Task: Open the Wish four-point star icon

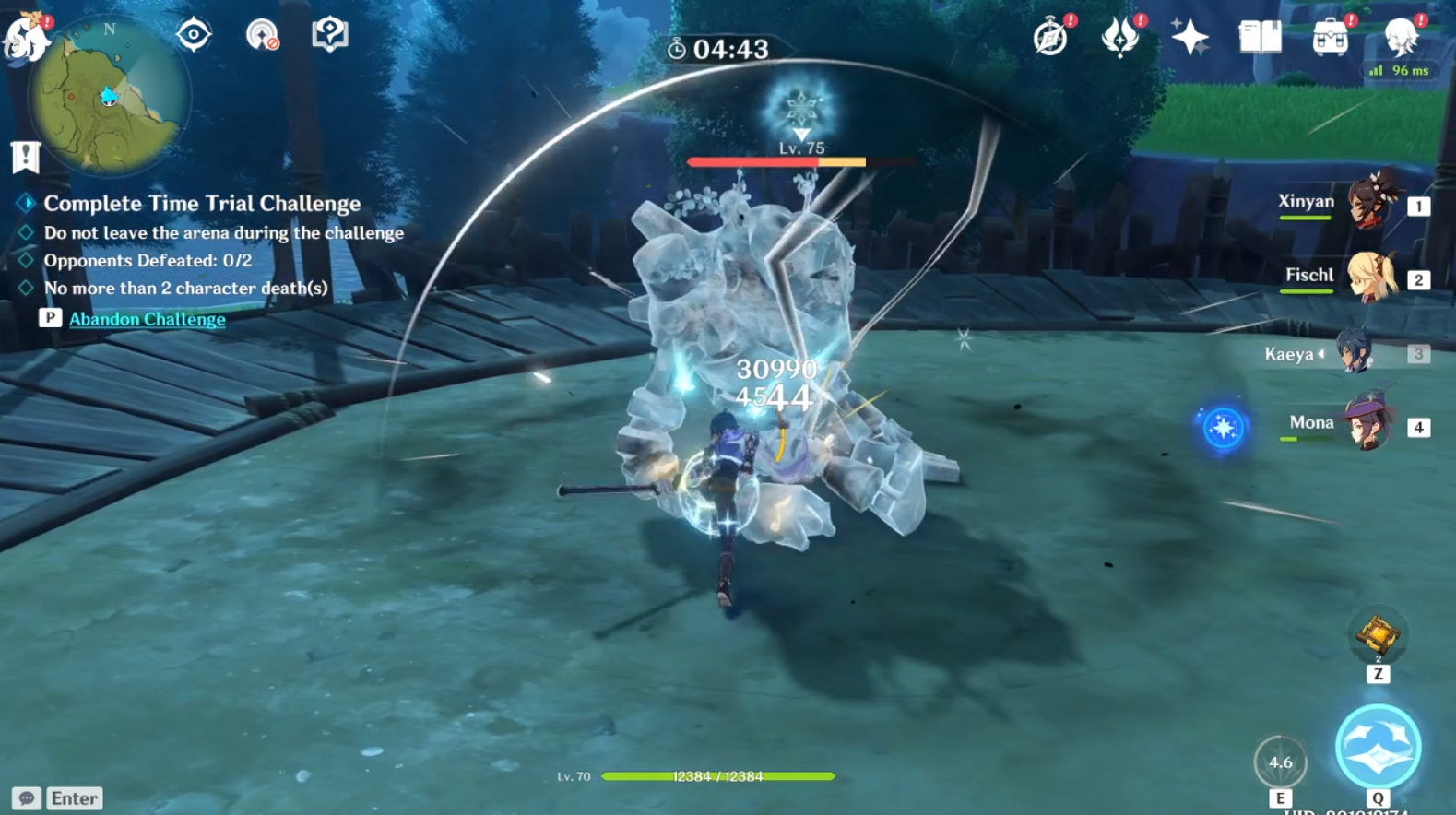Action: pos(1190,38)
